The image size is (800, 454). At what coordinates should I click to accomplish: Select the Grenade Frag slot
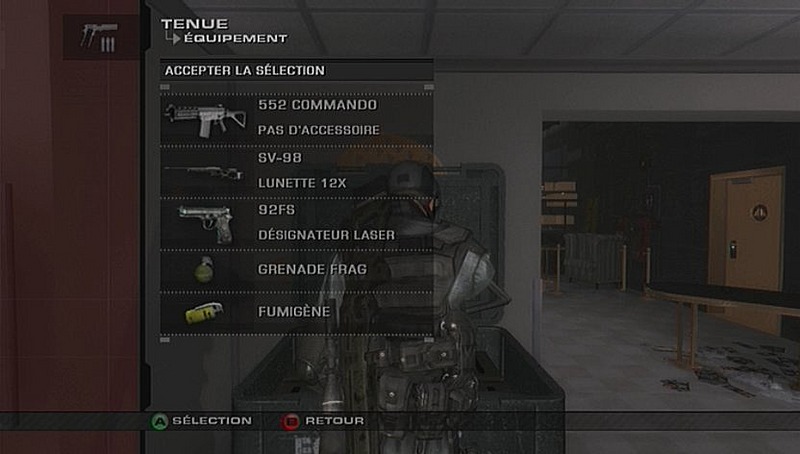click(296, 269)
